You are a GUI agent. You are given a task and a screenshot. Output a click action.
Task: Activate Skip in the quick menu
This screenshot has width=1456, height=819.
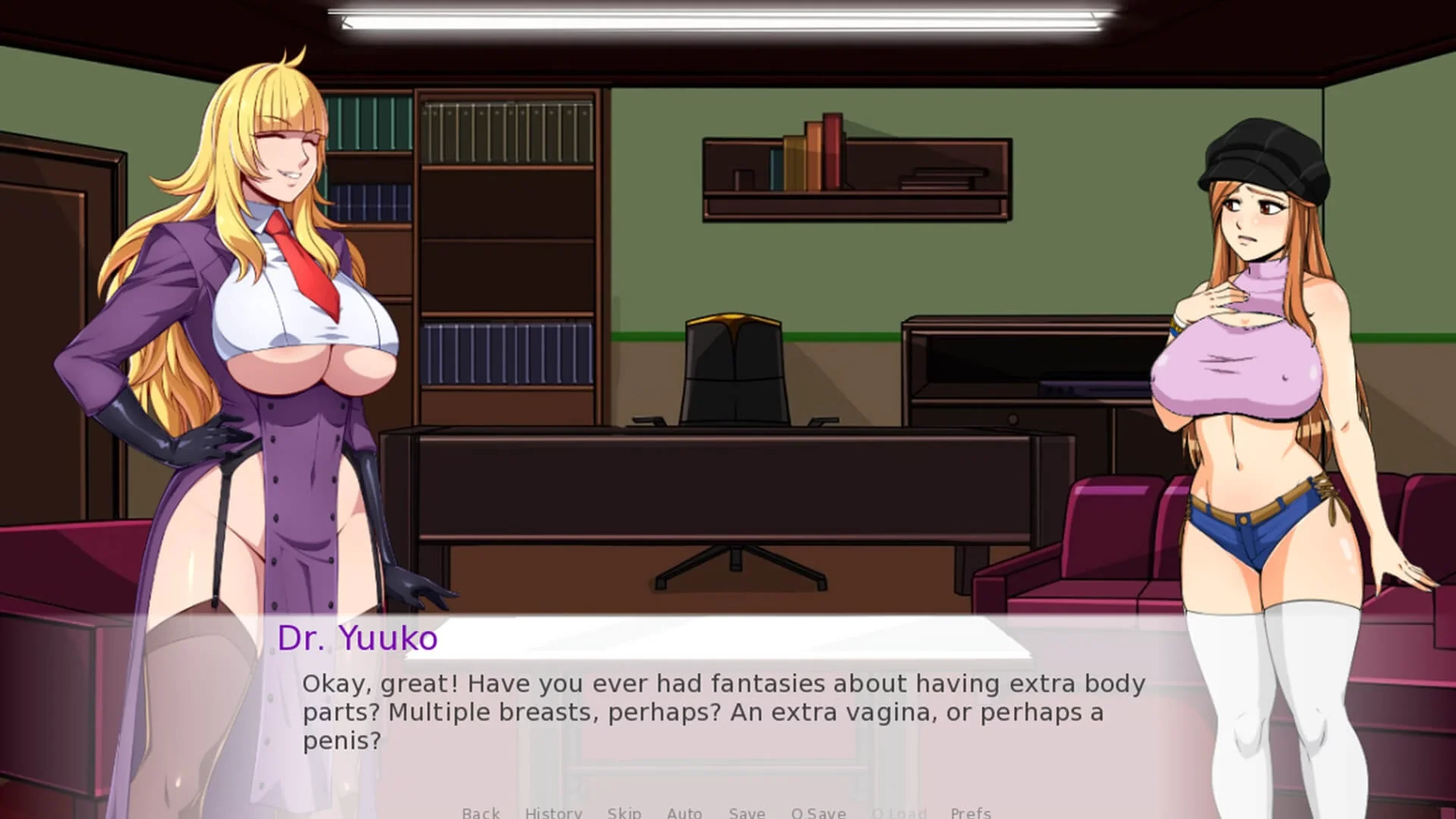623,812
